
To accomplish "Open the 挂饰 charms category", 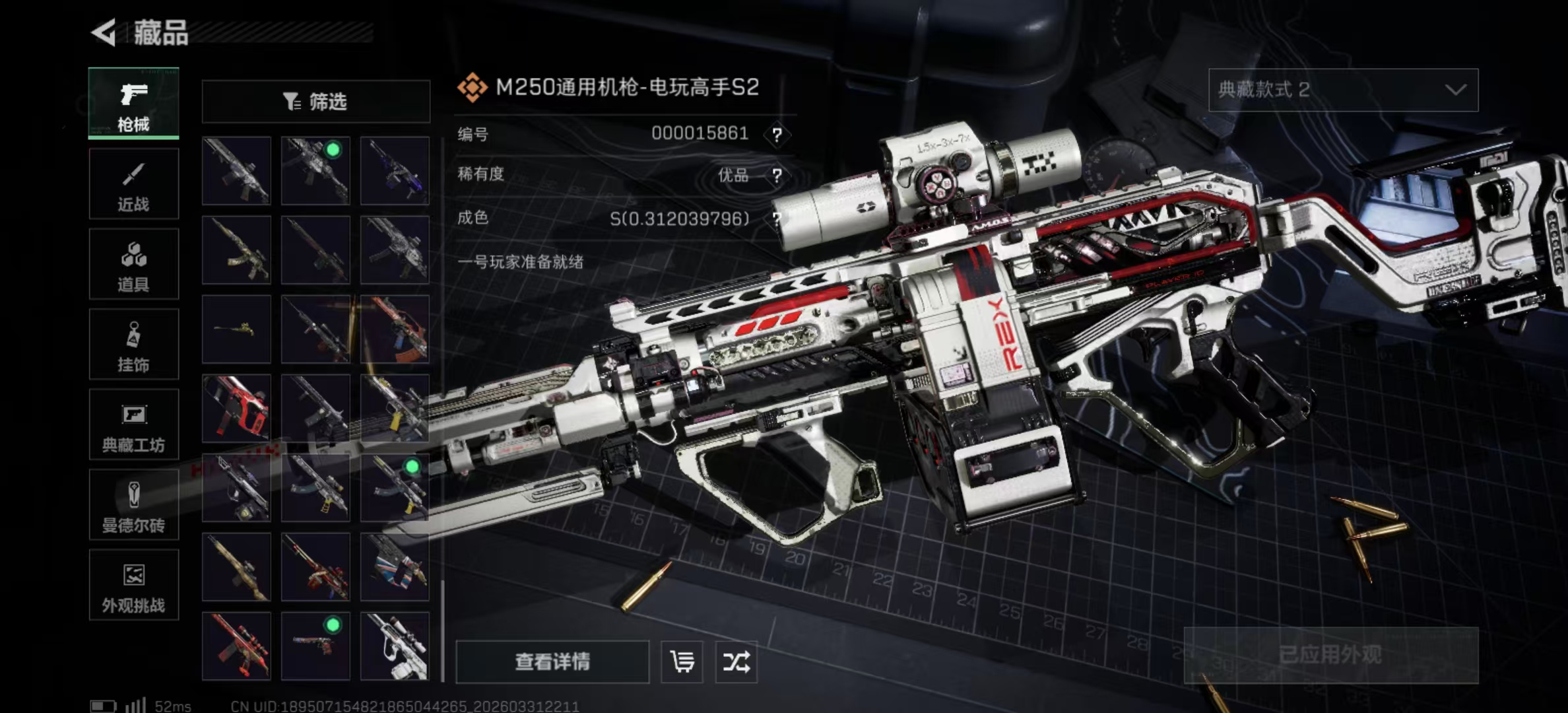I will (x=133, y=344).
